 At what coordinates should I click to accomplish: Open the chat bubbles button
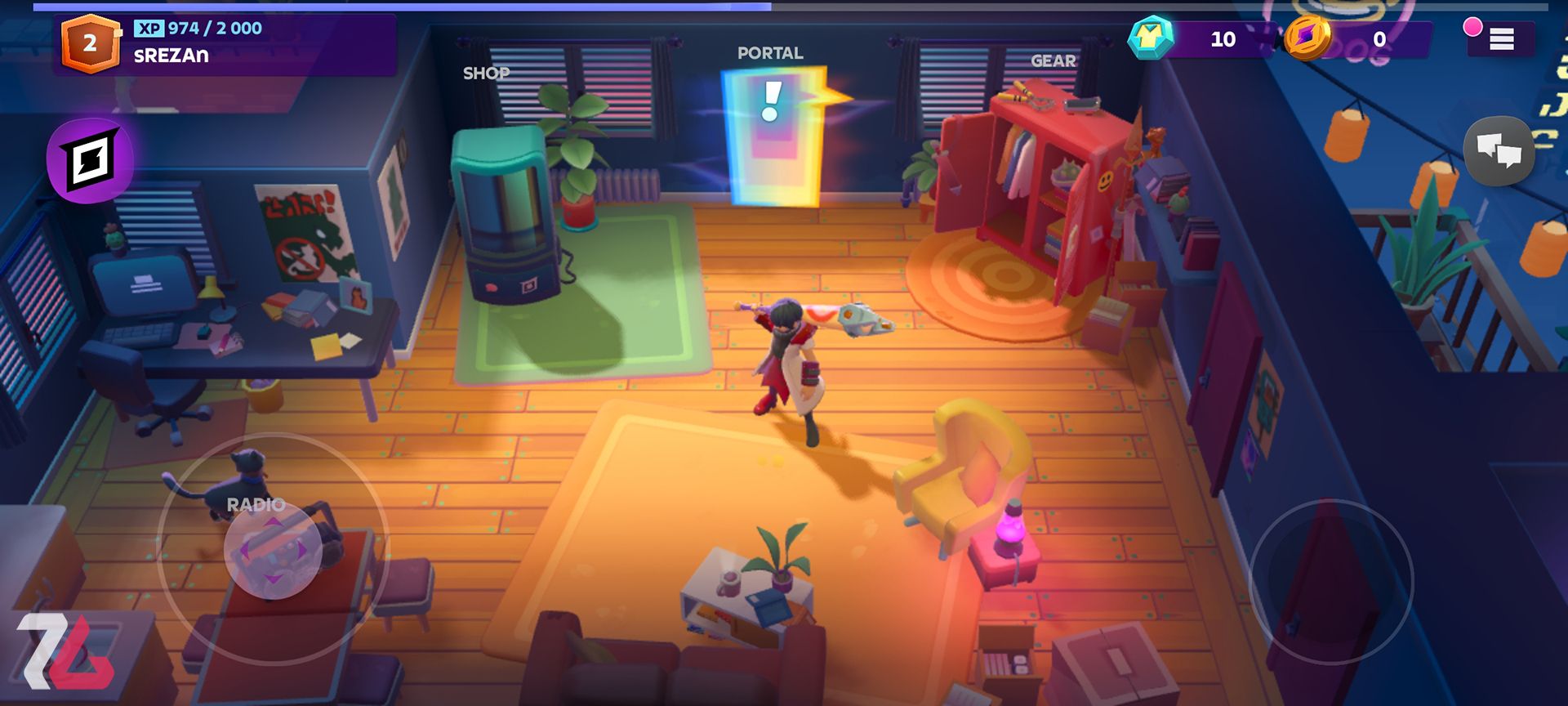(x=1499, y=151)
